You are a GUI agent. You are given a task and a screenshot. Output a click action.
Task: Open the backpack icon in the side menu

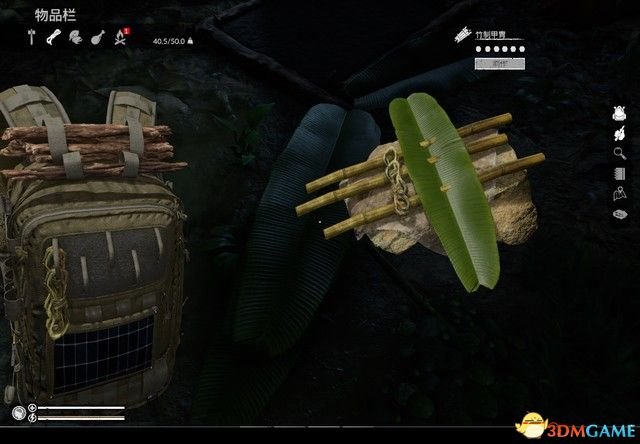(x=619, y=113)
